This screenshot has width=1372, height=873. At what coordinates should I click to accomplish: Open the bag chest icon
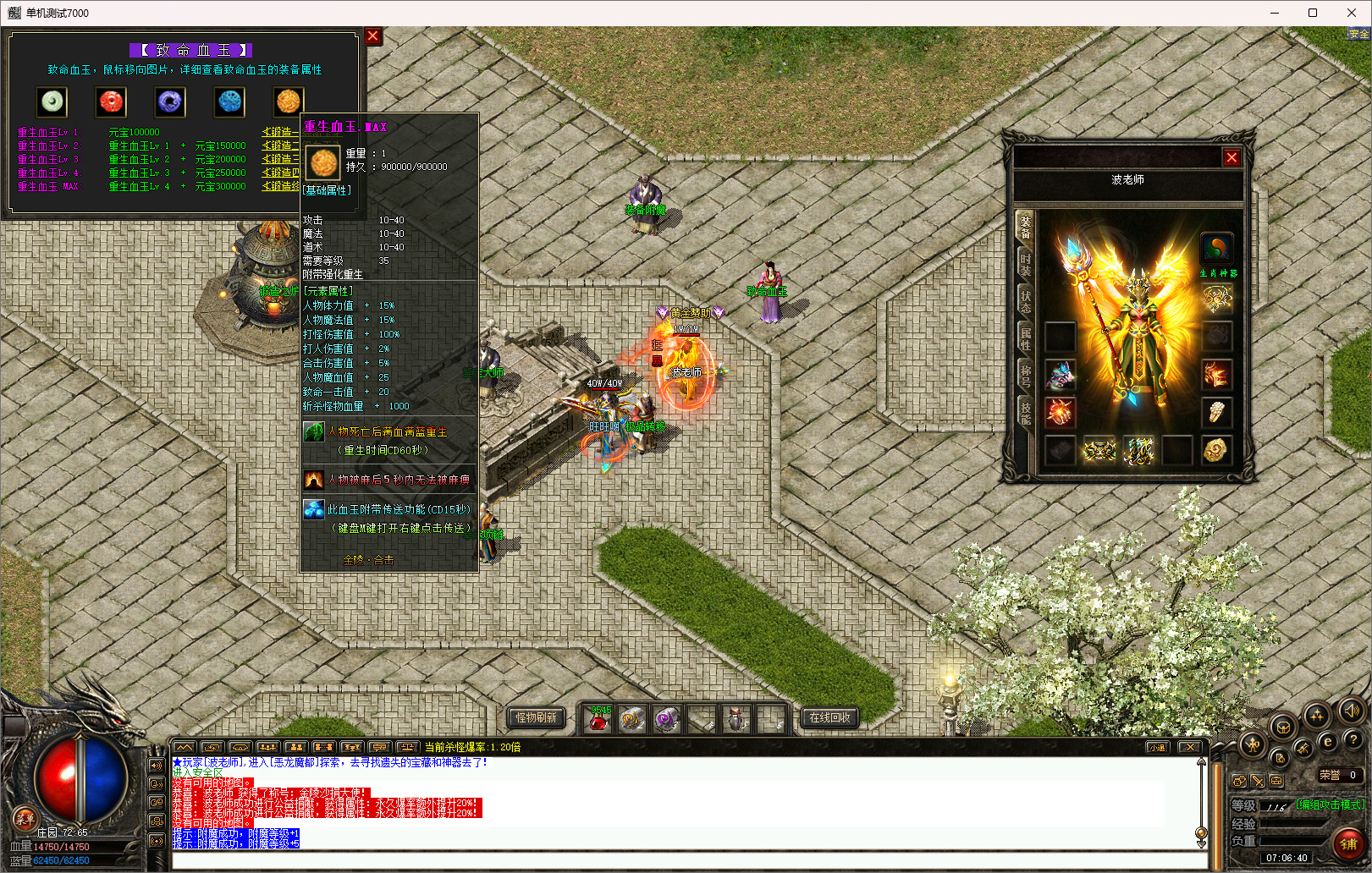tap(1283, 727)
